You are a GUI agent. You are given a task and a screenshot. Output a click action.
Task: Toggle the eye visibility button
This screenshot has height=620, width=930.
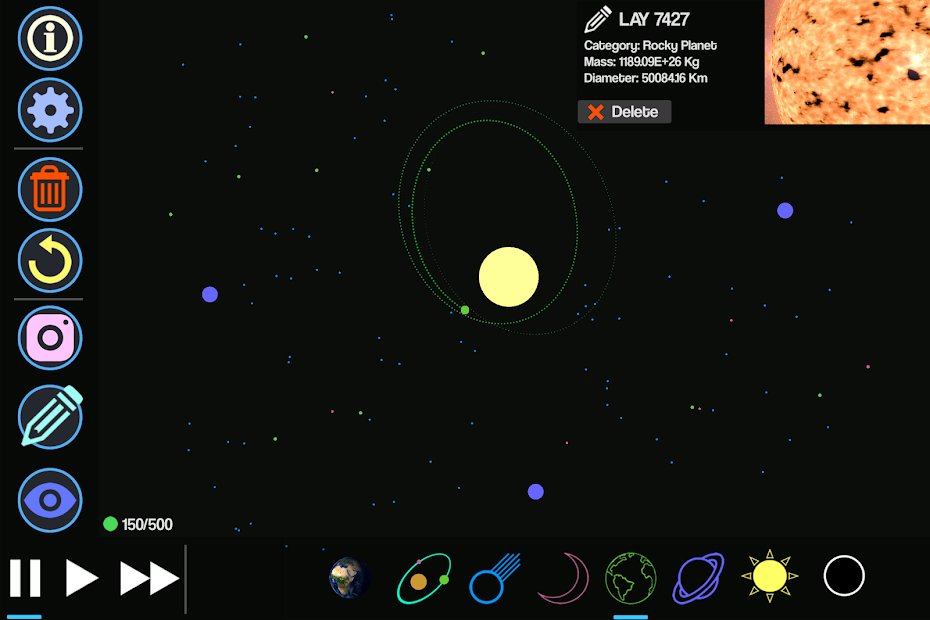pos(49,498)
